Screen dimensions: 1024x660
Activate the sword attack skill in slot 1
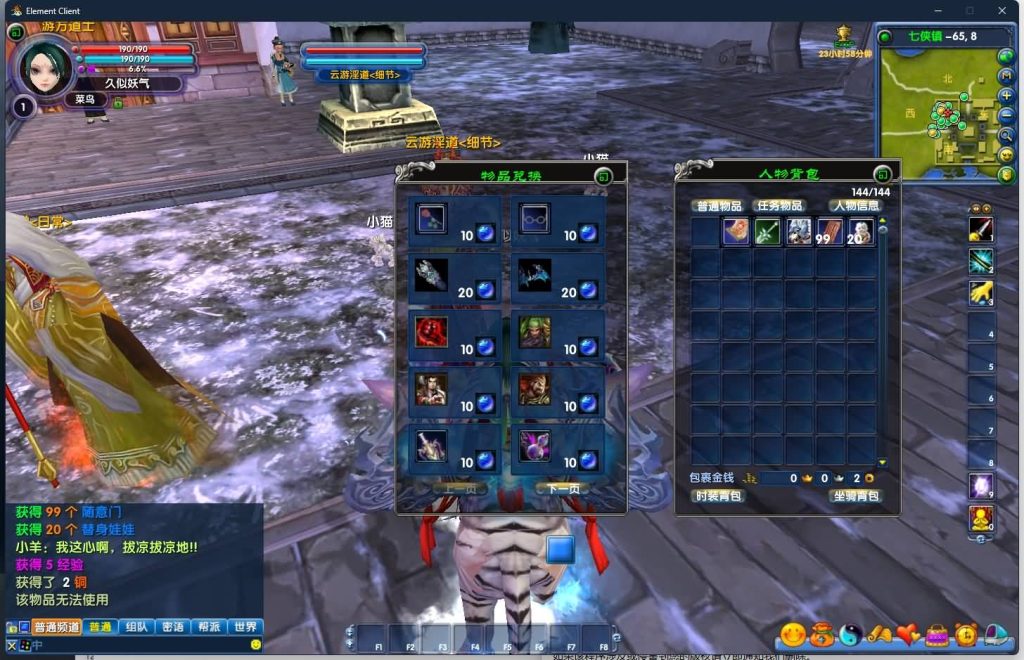(x=980, y=229)
